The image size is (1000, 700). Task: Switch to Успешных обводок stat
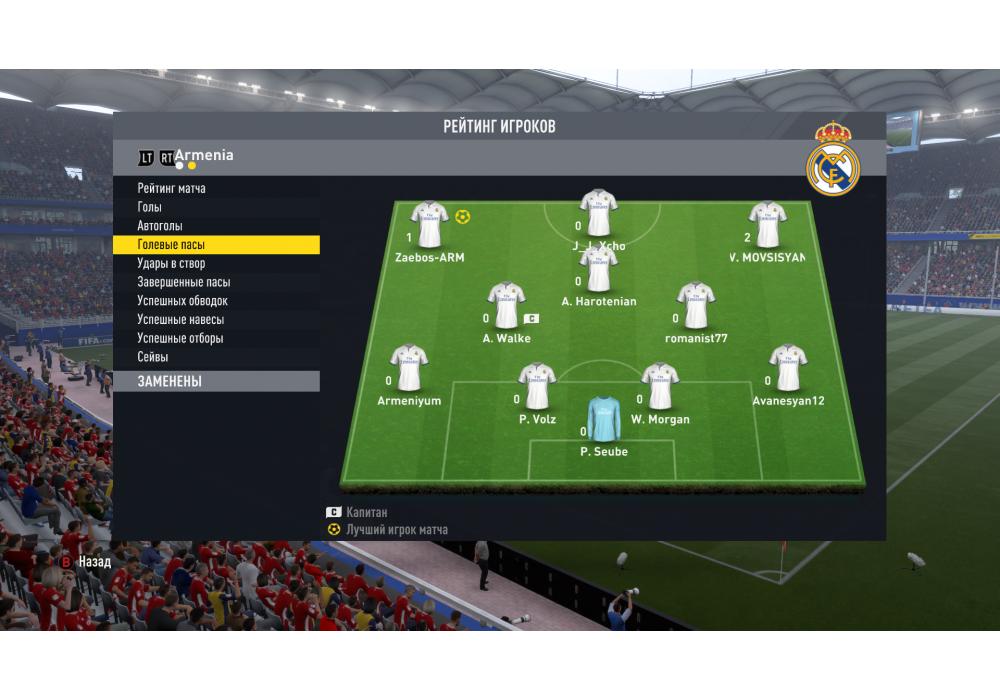[x=183, y=301]
